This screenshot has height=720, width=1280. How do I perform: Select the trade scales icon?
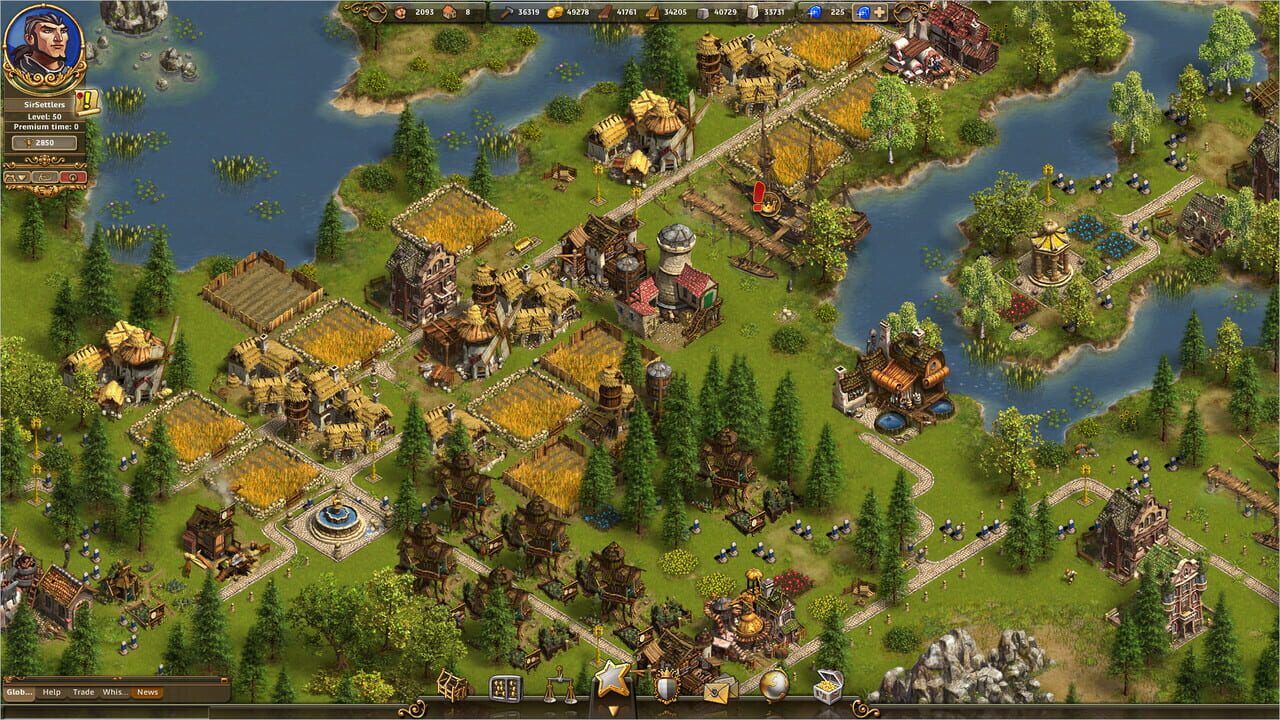click(560, 686)
